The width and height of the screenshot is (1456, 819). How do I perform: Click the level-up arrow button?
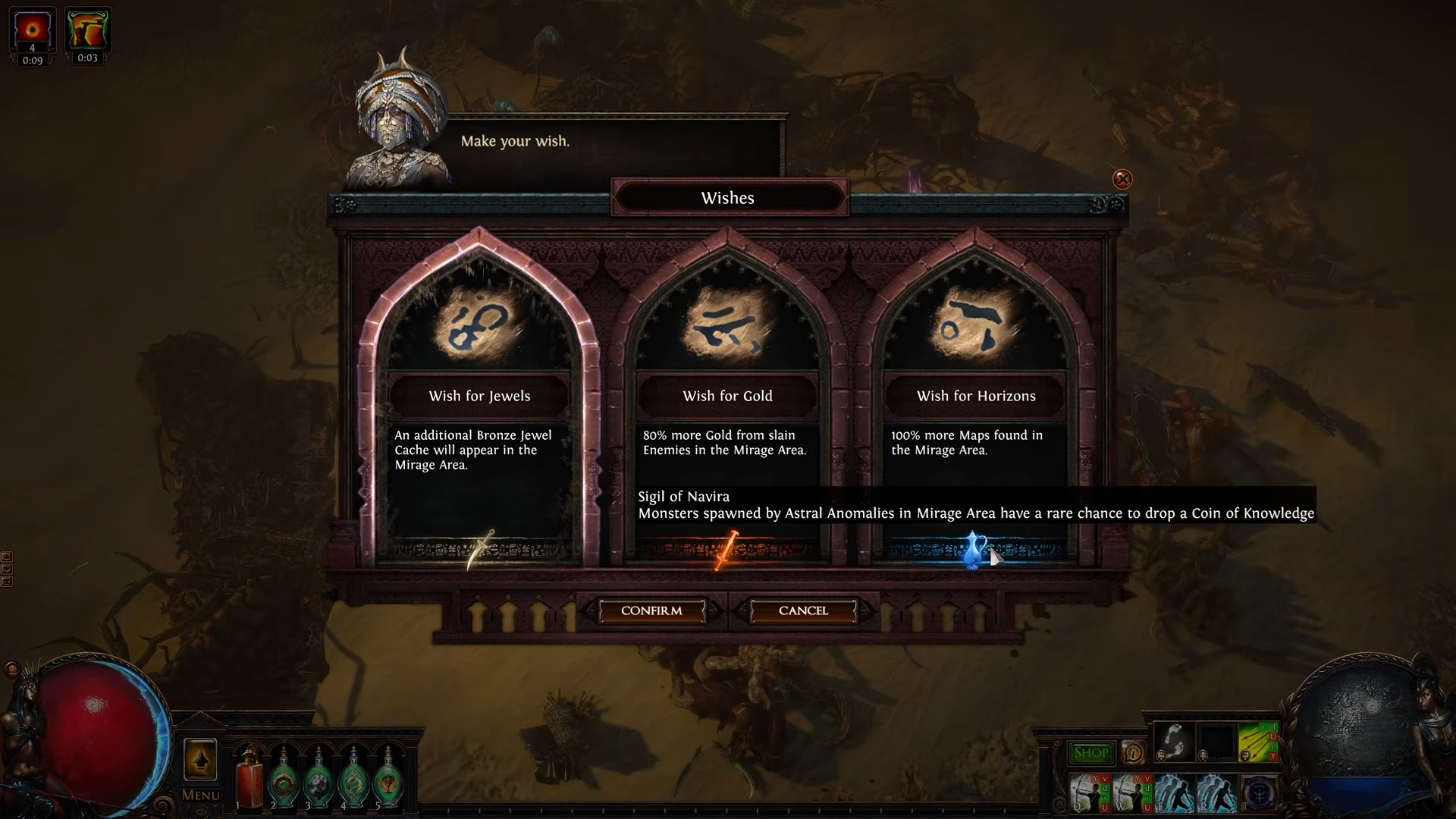200,759
